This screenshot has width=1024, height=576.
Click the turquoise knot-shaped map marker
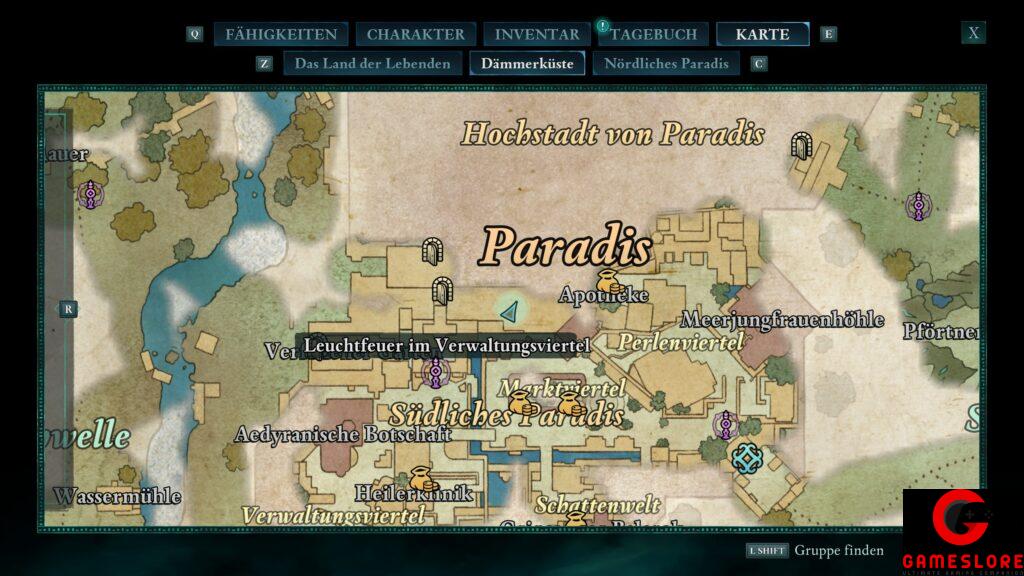click(x=747, y=458)
